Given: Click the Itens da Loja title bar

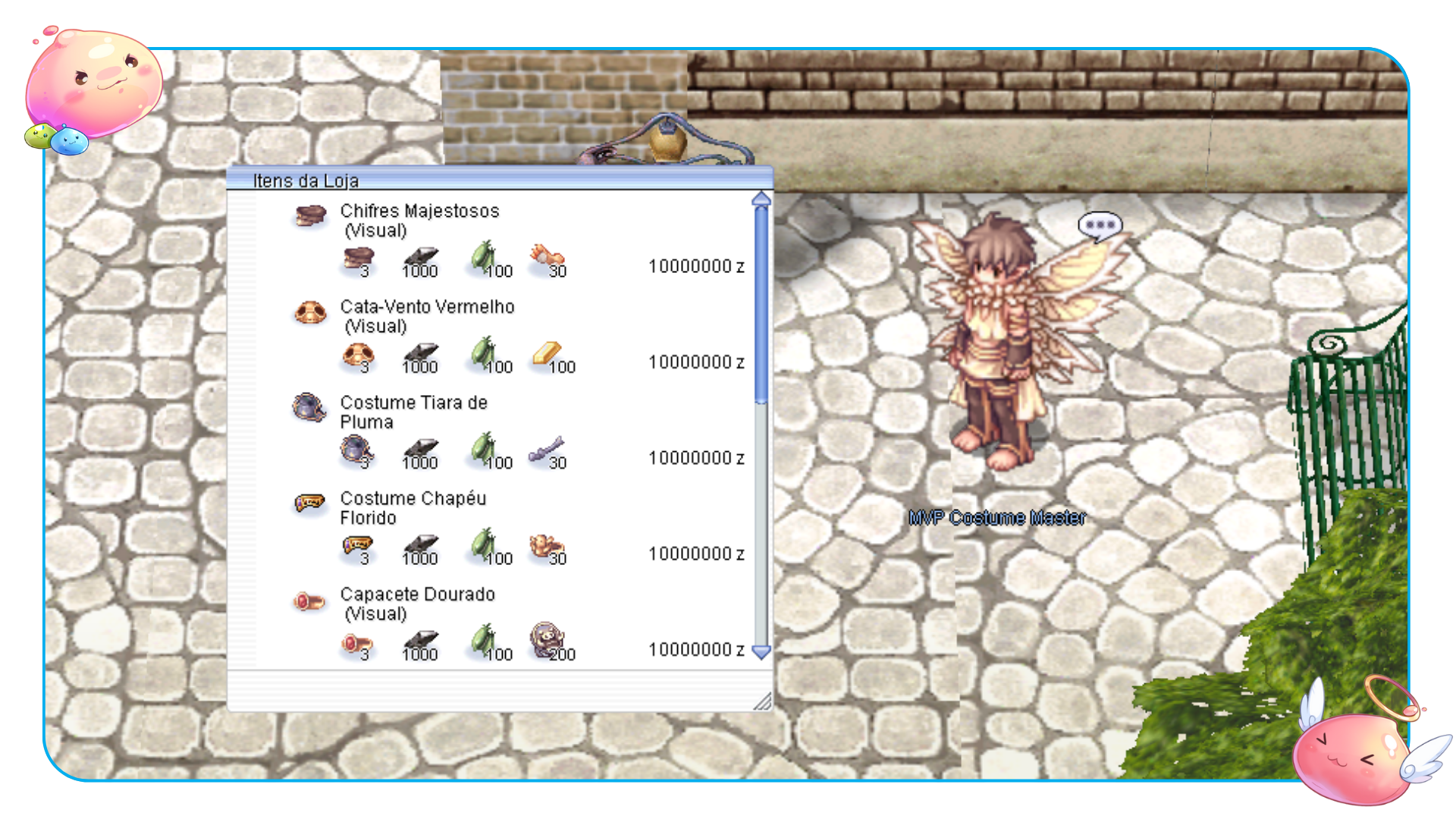Looking at the screenshot, I should tap(499, 180).
